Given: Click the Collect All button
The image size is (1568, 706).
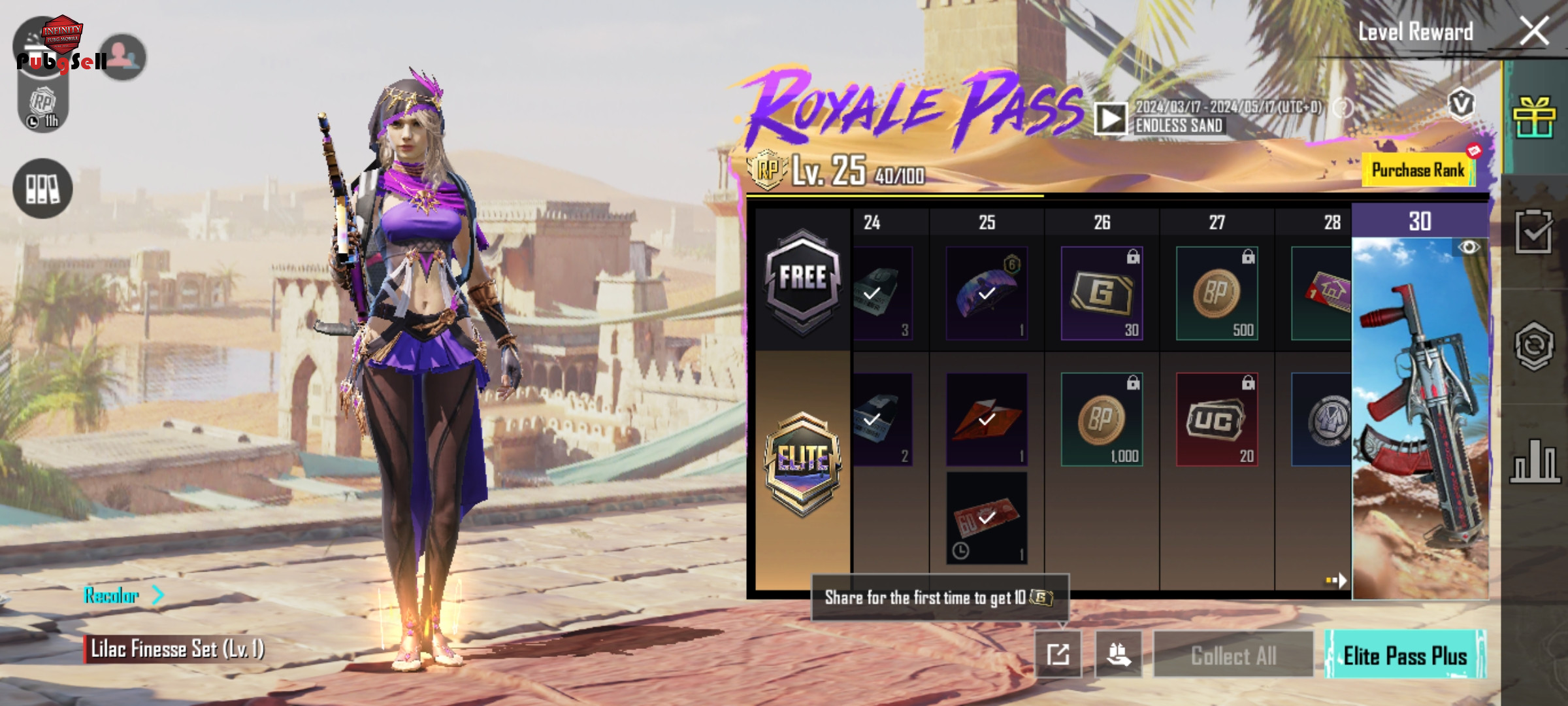Looking at the screenshot, I should pos(1233,655).
